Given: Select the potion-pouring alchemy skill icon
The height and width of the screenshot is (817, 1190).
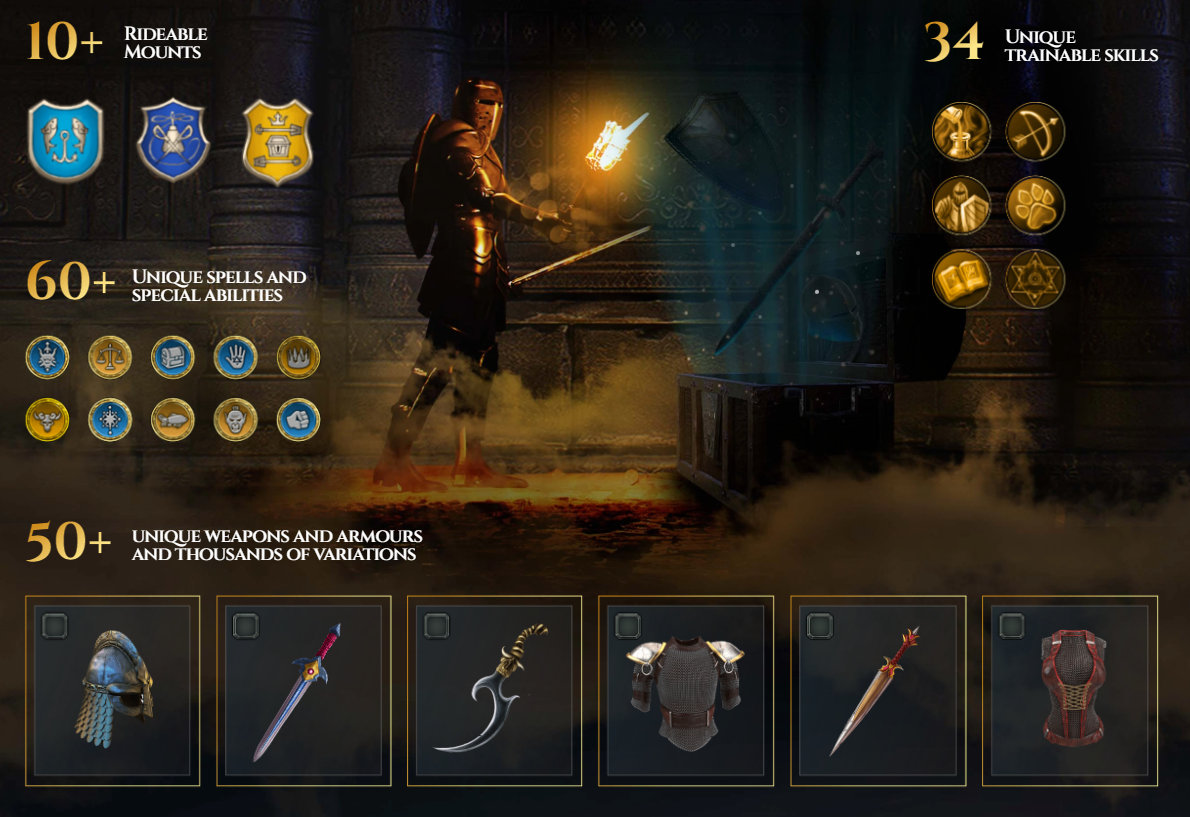Looking at the screenshot, I should (x=961, y=132).
